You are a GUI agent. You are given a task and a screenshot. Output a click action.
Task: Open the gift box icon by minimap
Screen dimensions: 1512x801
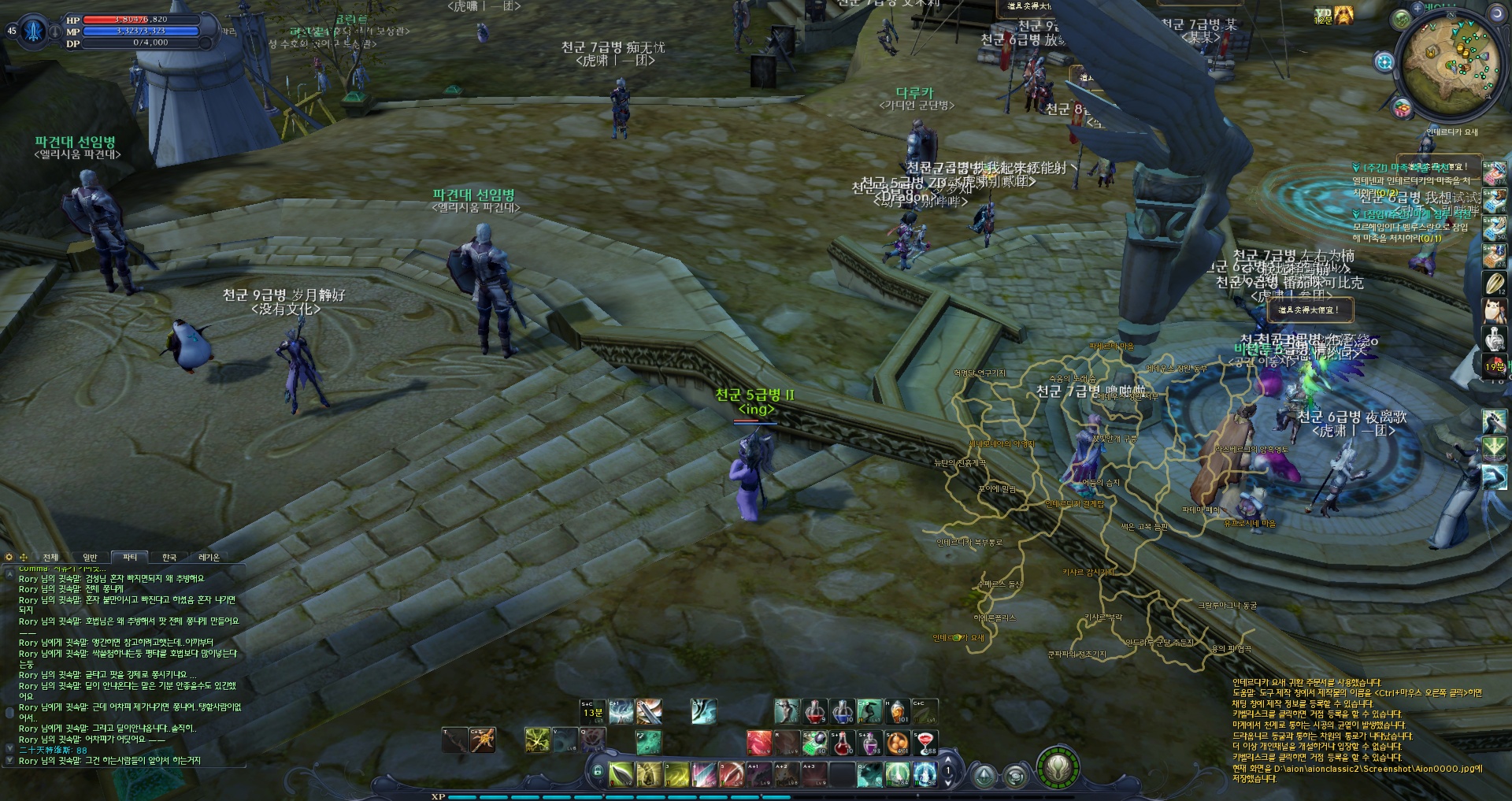pos(1402,108)
